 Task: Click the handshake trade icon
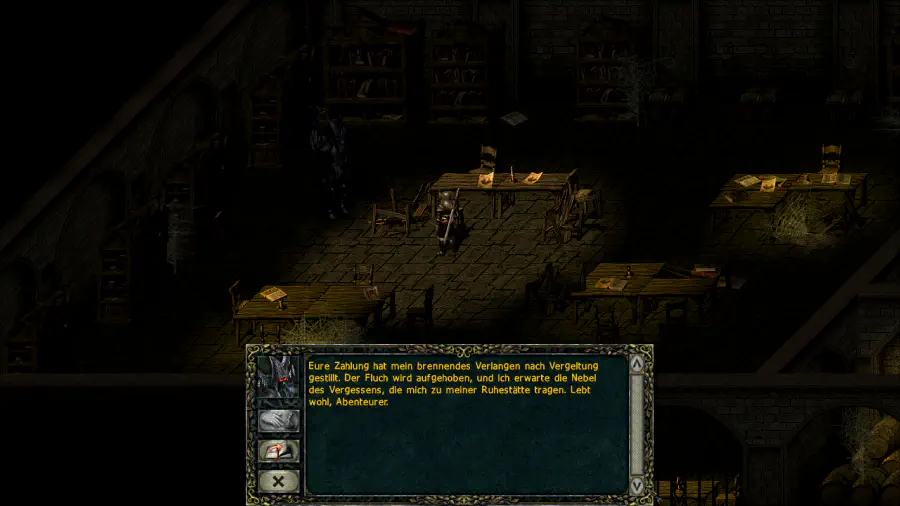click(279, 421)
